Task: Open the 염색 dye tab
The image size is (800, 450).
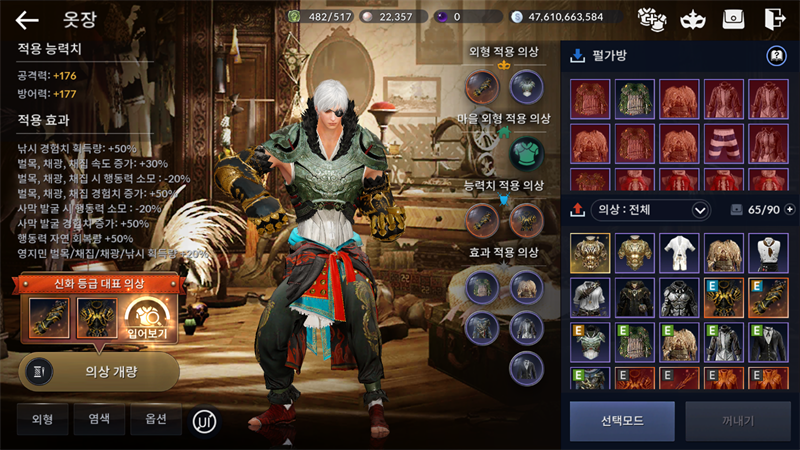Action: 99,419
